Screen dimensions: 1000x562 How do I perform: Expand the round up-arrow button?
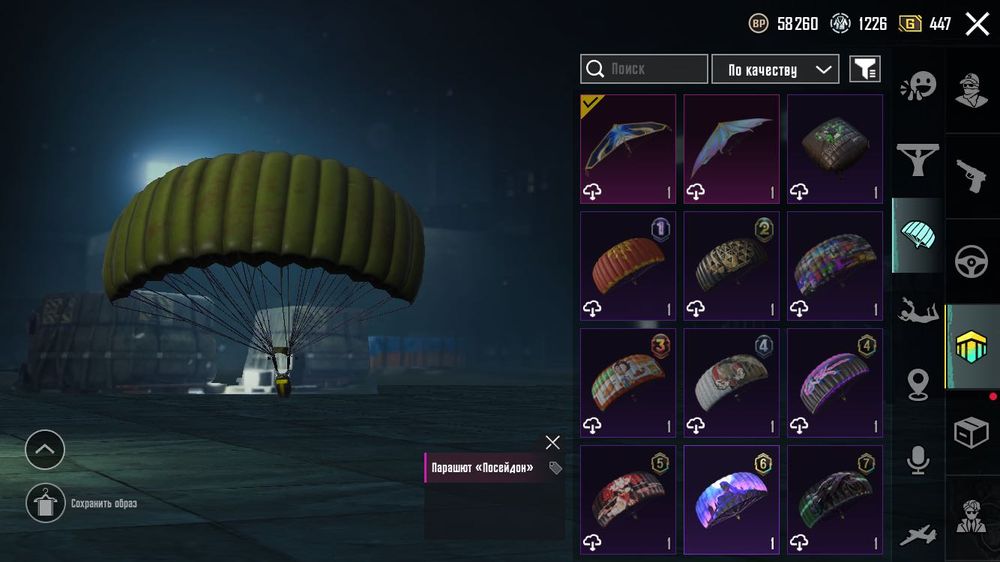coord(45,450)
